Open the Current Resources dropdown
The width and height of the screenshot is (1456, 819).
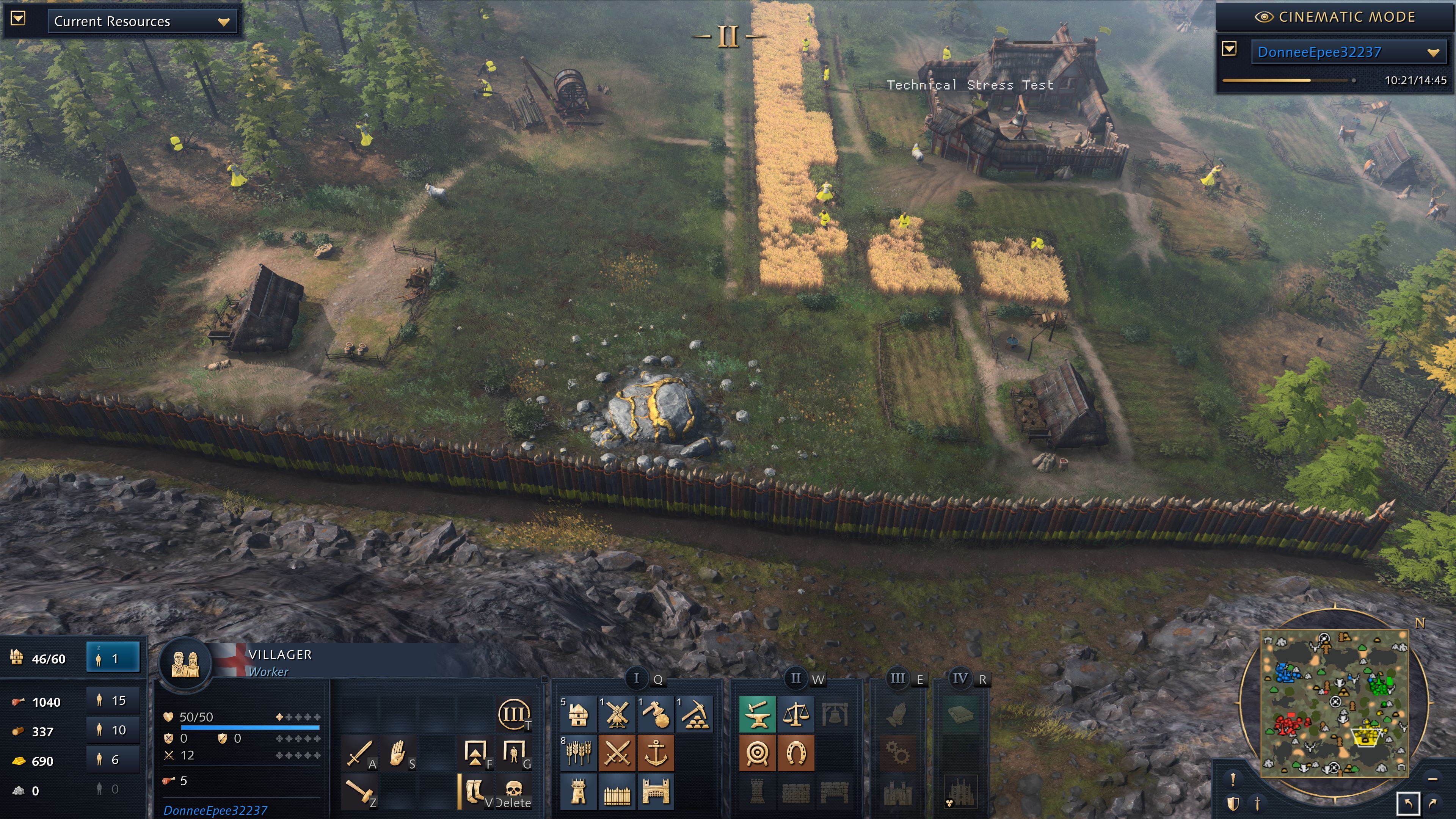pyautogui.click(x=141, y=22)
